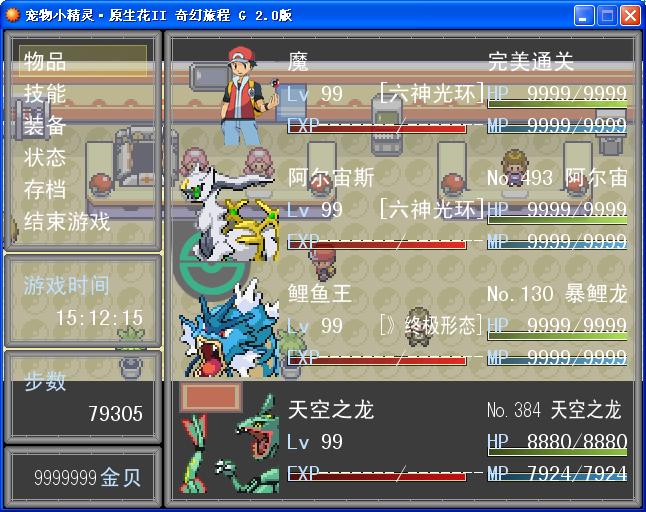This screenshot has height=512, width=646.
Task: Select the 技能 (Skills) menu entry
Action: click(x=45, y=93)
